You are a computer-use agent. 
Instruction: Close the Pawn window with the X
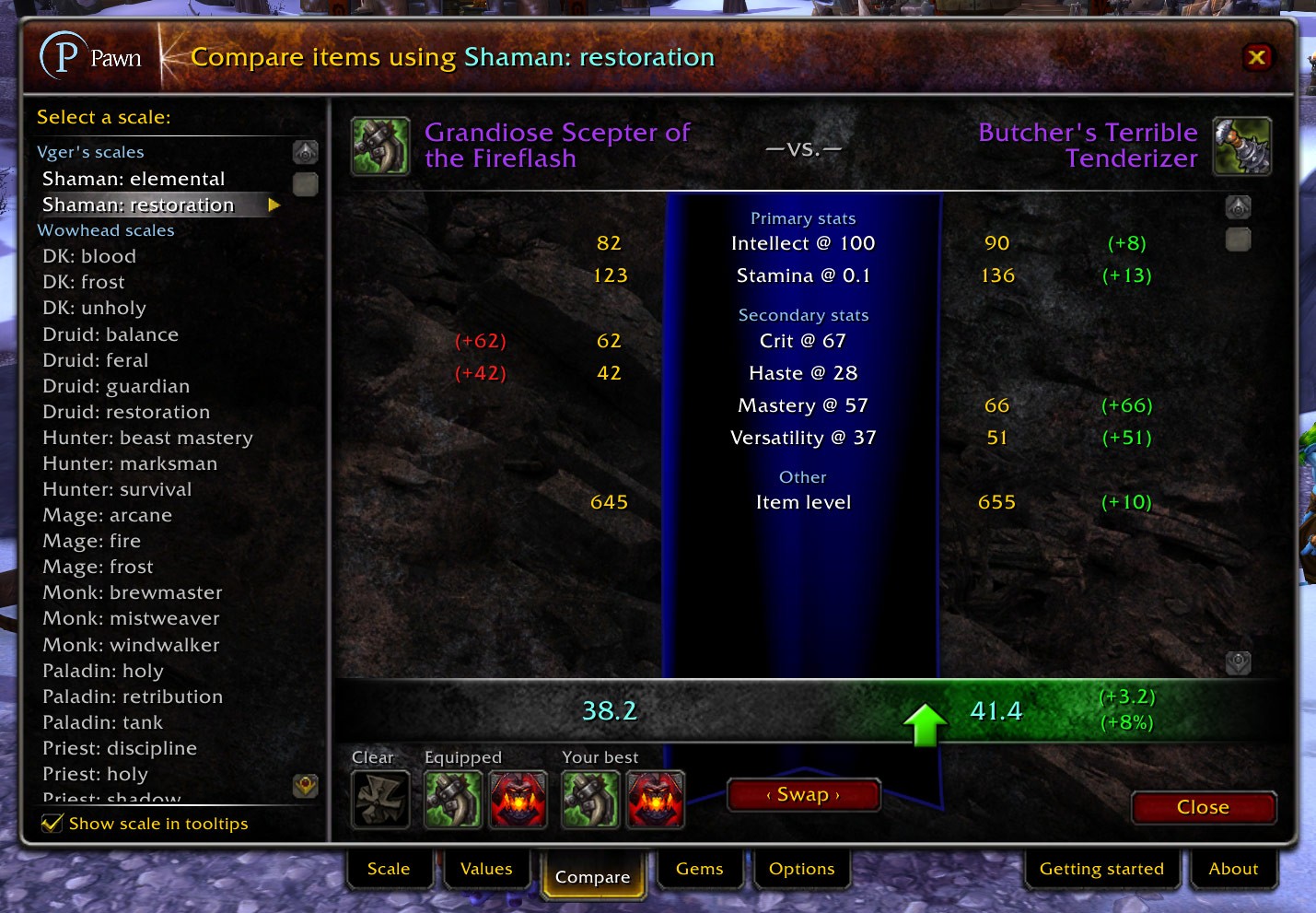coord(1256,58)
